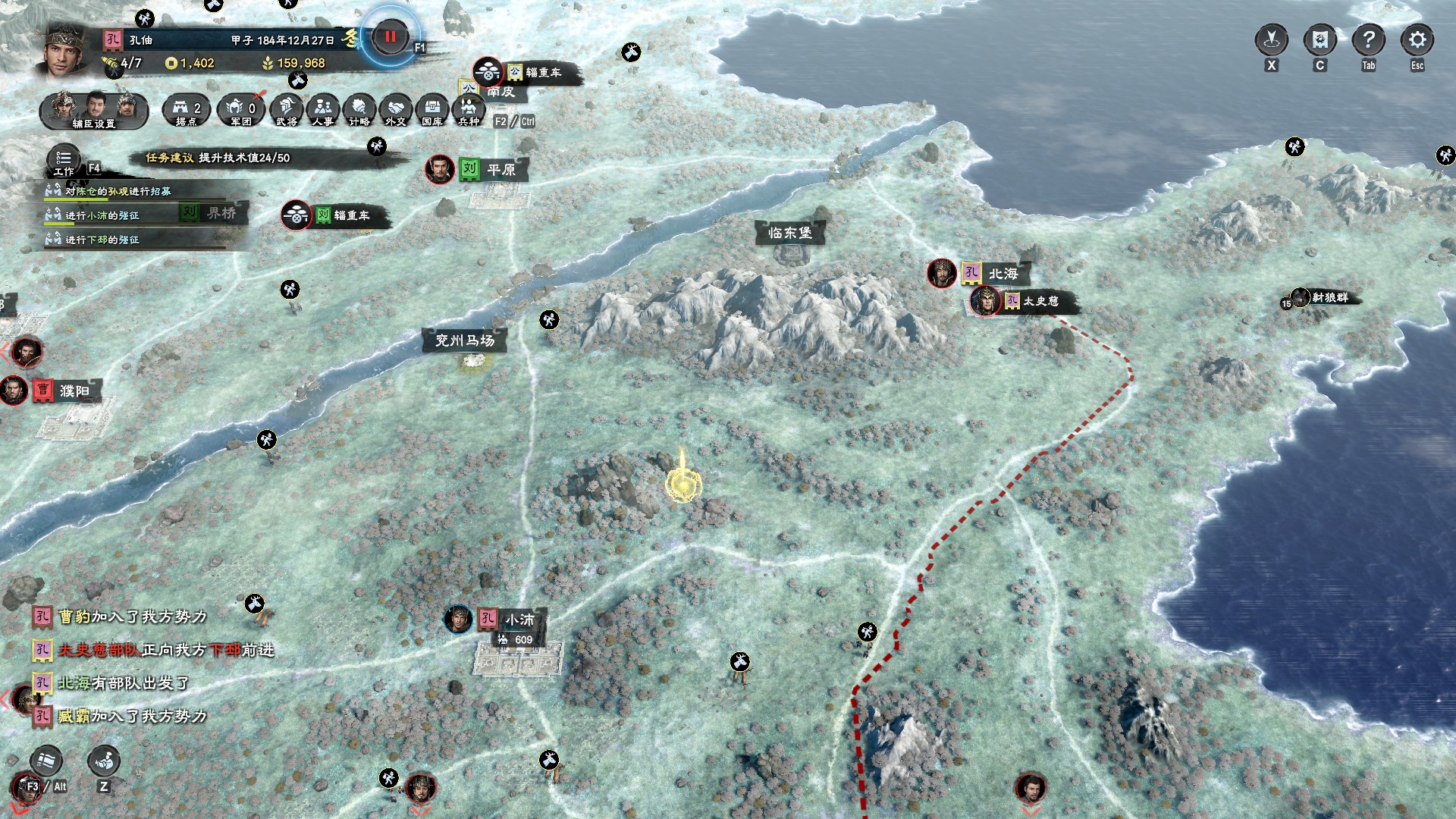
Task: Toggle the 工作 task list button
Action: (x=64, y=160)
